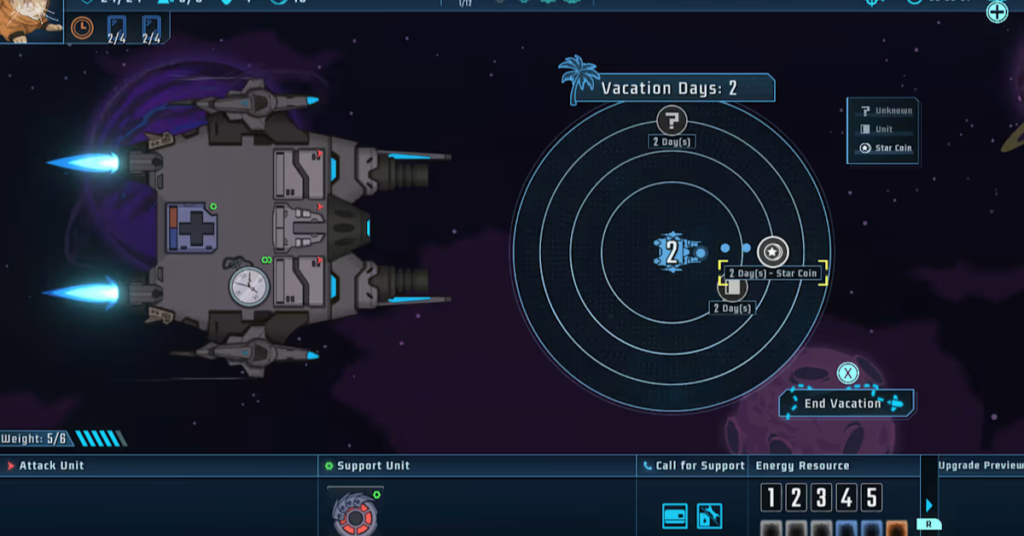The height and width of the screenshot is (536, 1024).
Task: Select energy resource number 3
Action: [821, 497]
